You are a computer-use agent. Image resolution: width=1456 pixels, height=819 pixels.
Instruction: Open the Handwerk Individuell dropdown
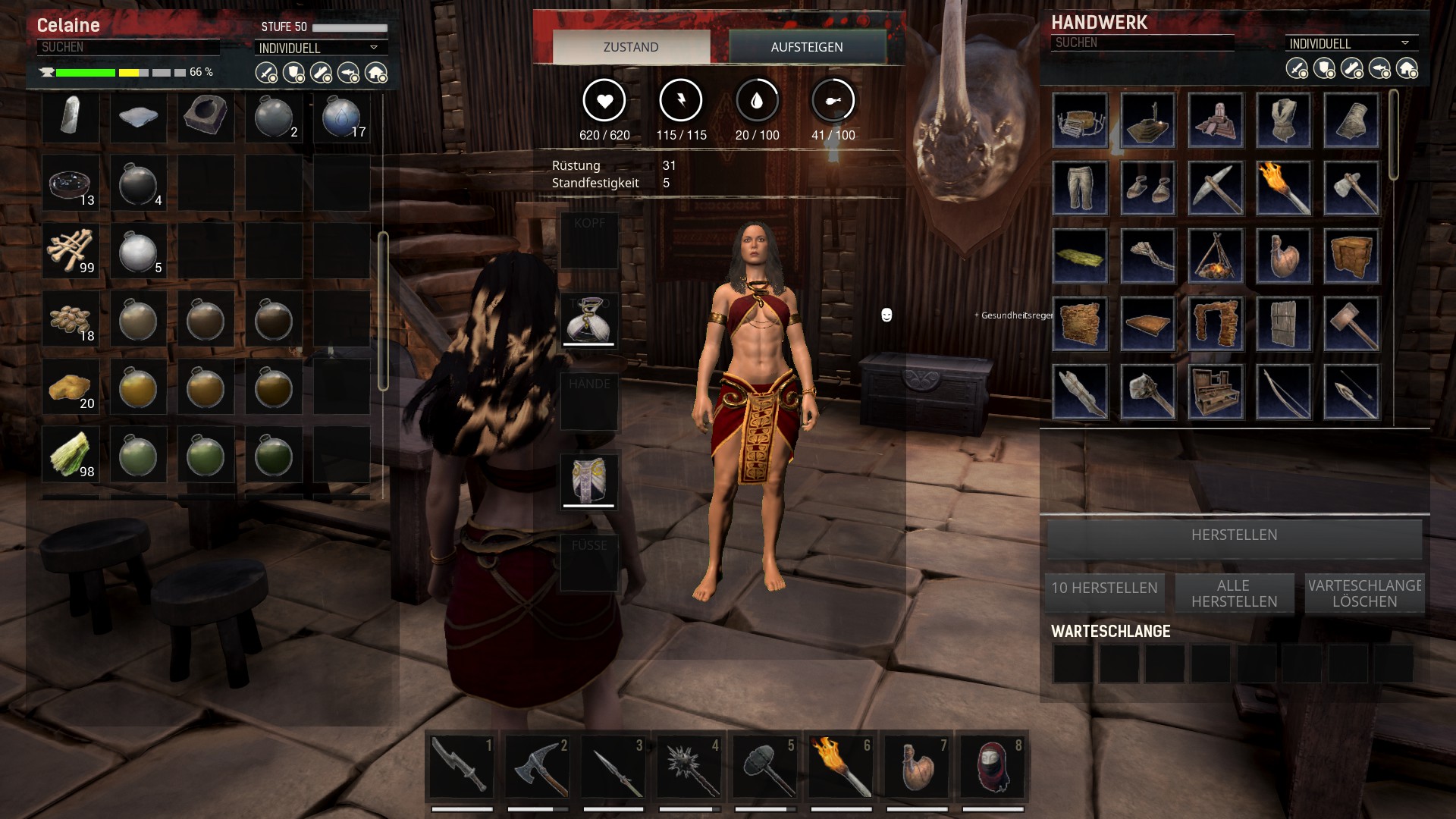tap(1350, 43)
